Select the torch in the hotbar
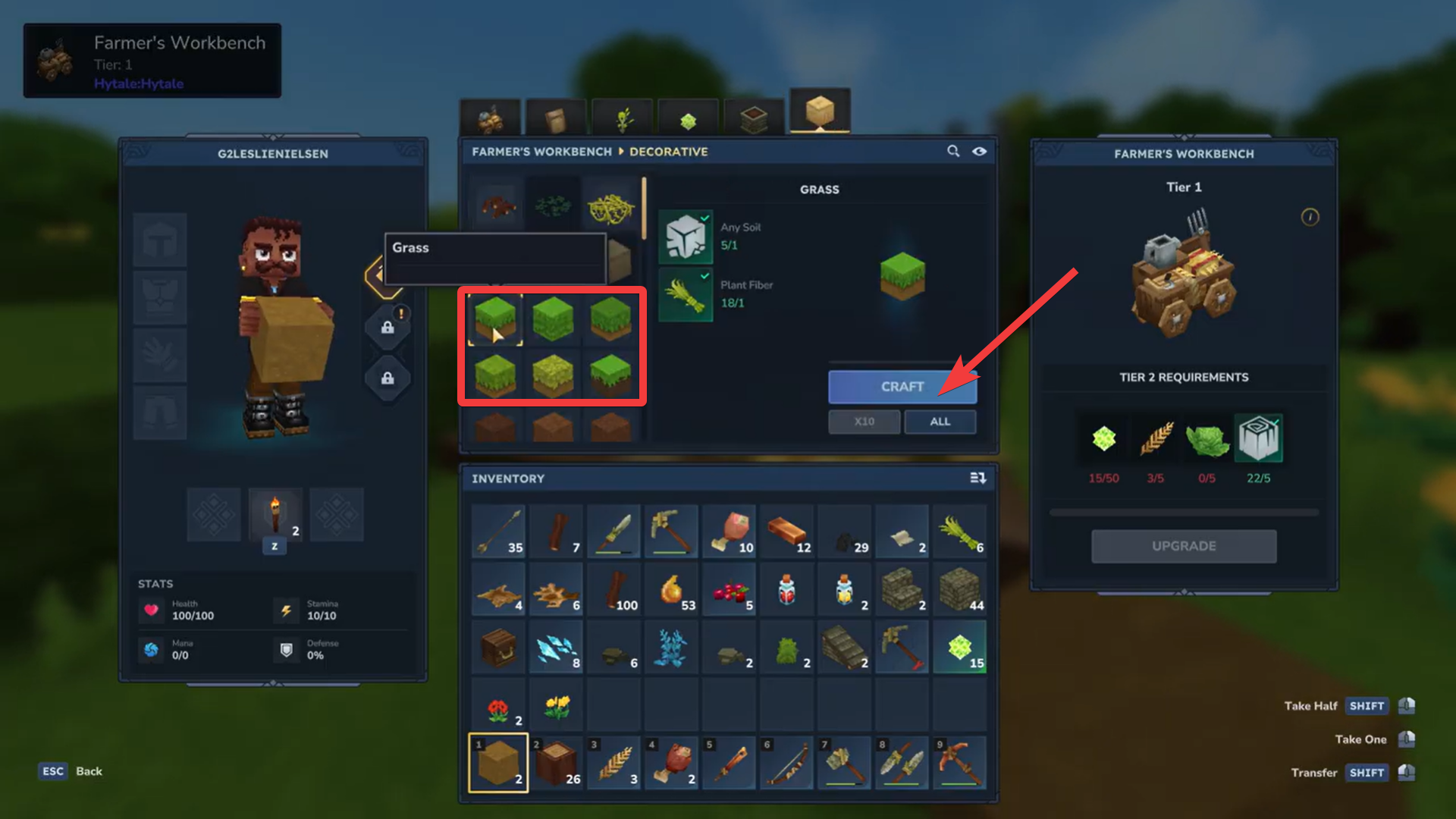Viewport: 1456px width, 819px height. pos(275,515)
